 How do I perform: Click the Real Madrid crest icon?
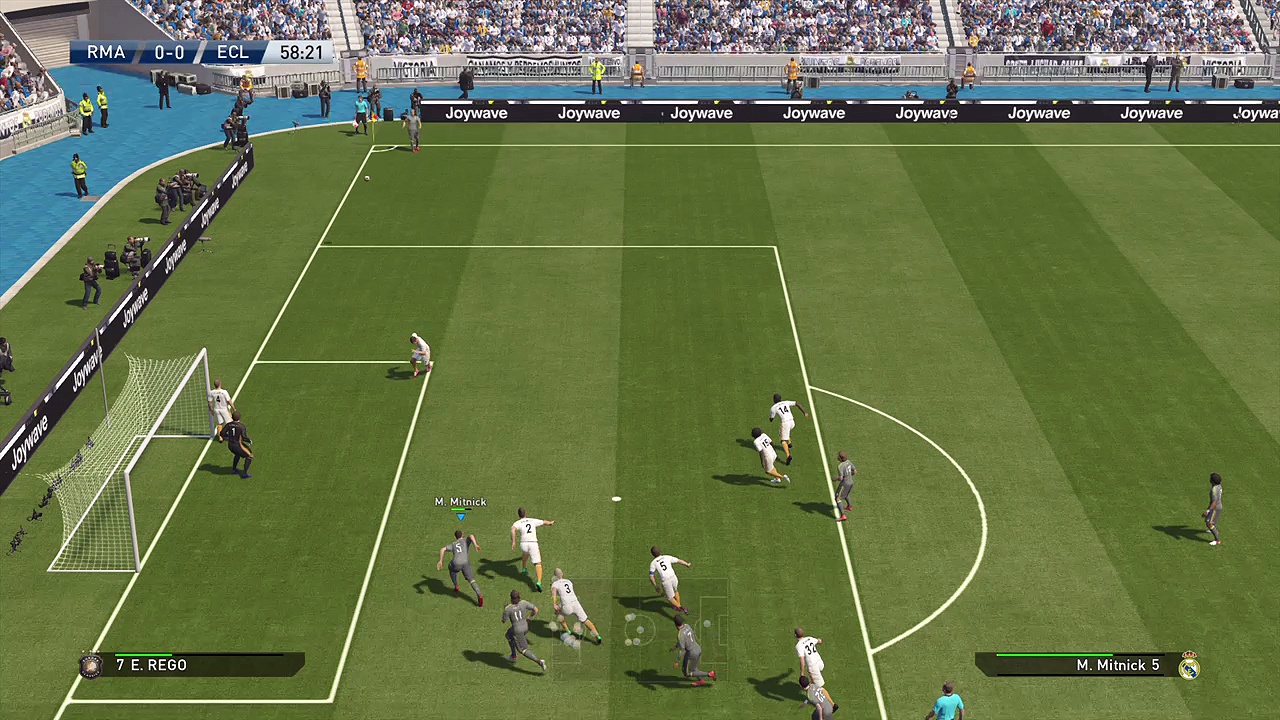(x=1188, y=666)
